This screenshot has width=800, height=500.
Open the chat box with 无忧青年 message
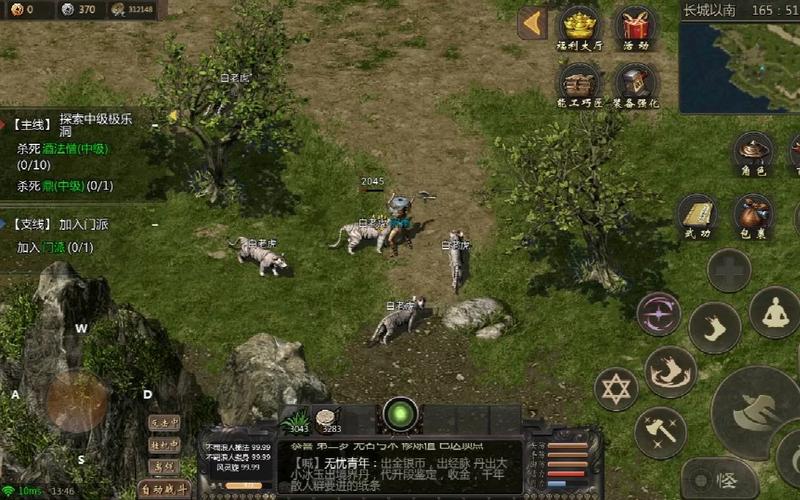[x=400, y=466]
